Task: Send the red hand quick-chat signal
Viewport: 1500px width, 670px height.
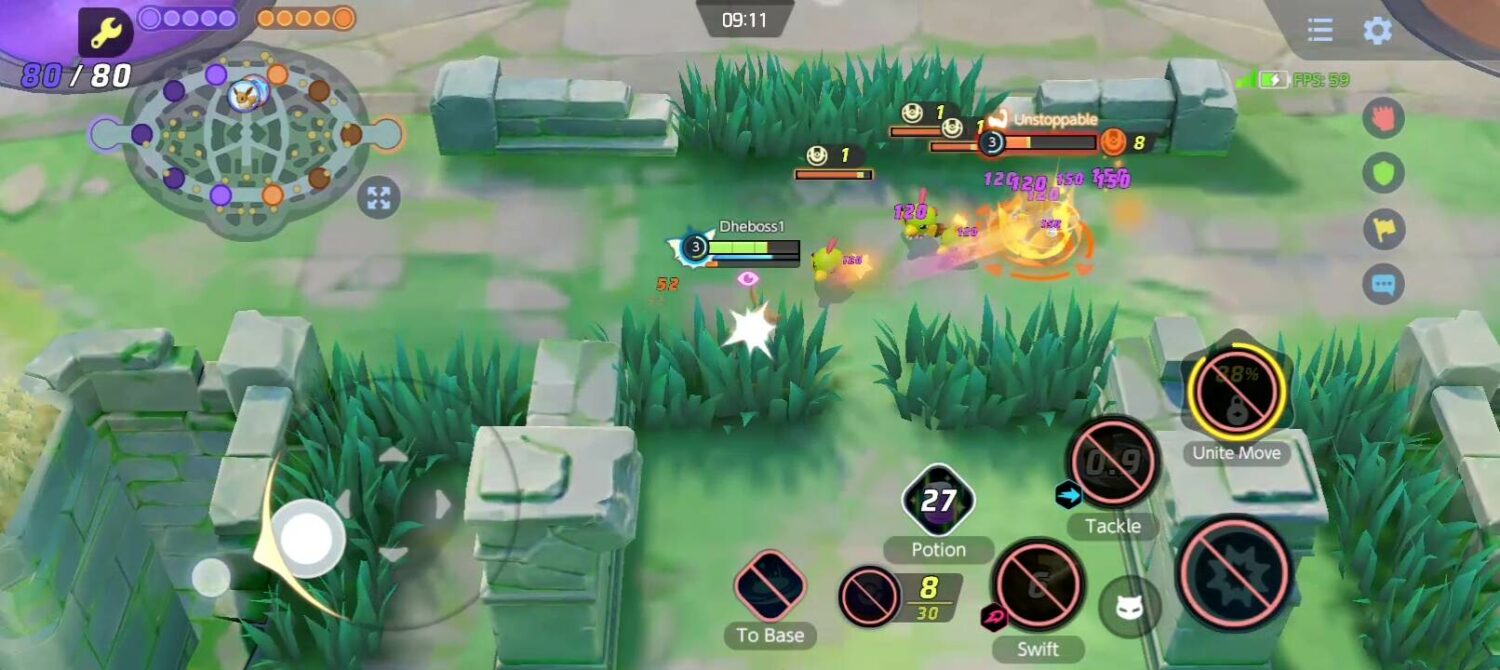Action: click(1383, 118)
